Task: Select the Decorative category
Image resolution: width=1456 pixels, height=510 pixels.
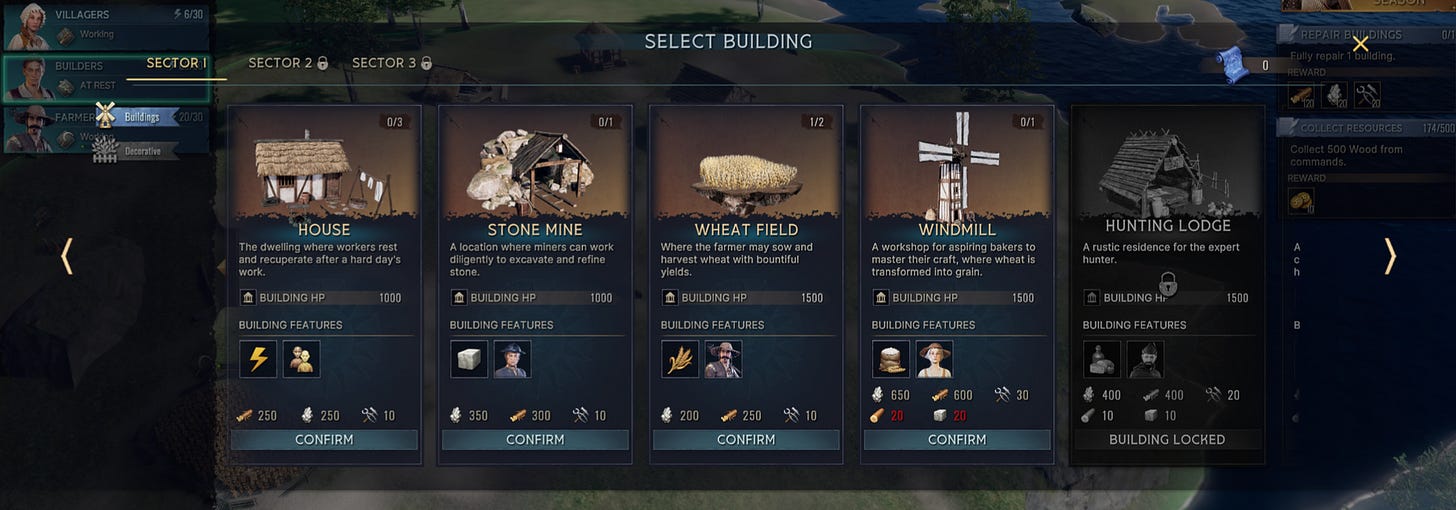Action: pos(141,151)
